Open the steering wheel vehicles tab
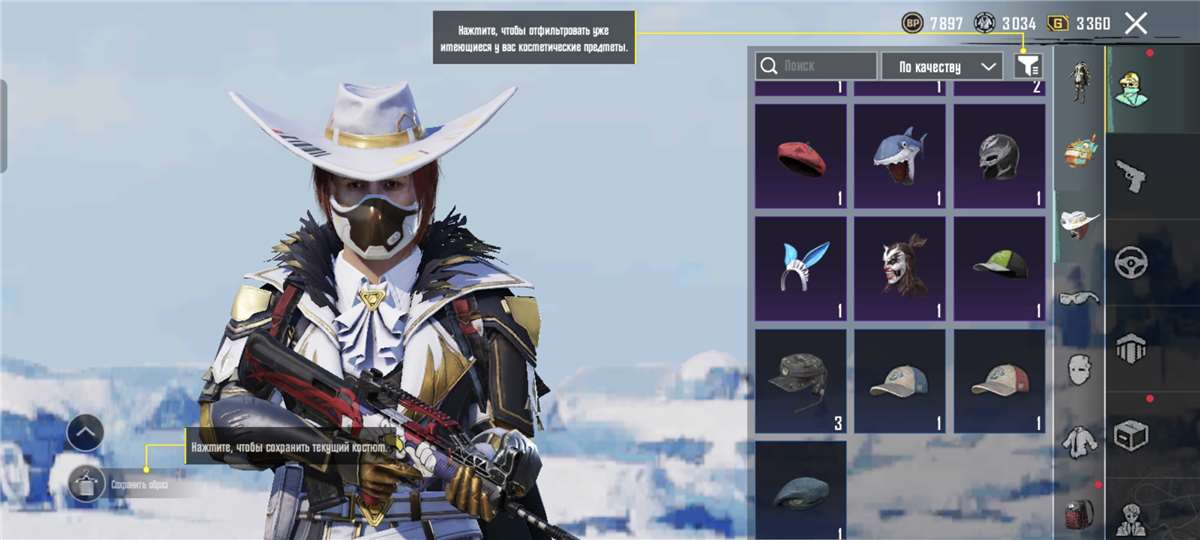This screenshot has height=540, width=1200. (1131, 262)
